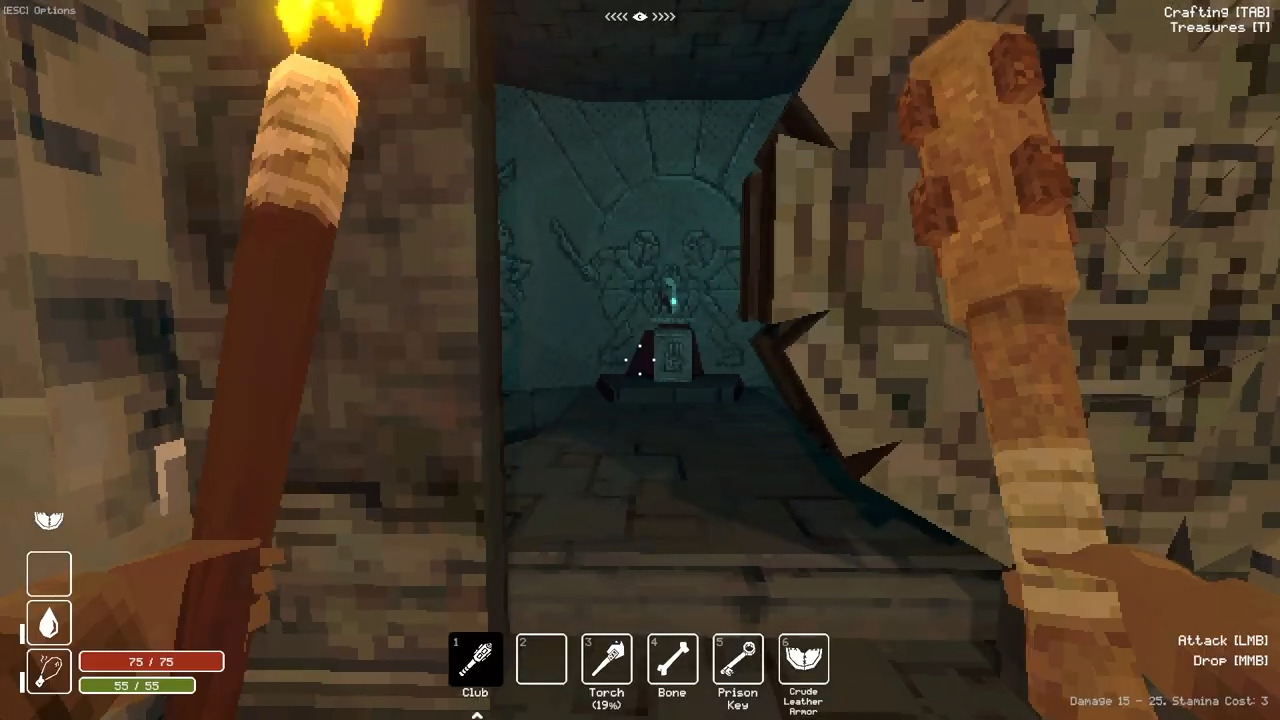Click the empty hotbar slot 2
Viewport: 1280px width, 720px height.
click(x=541, y=658)
